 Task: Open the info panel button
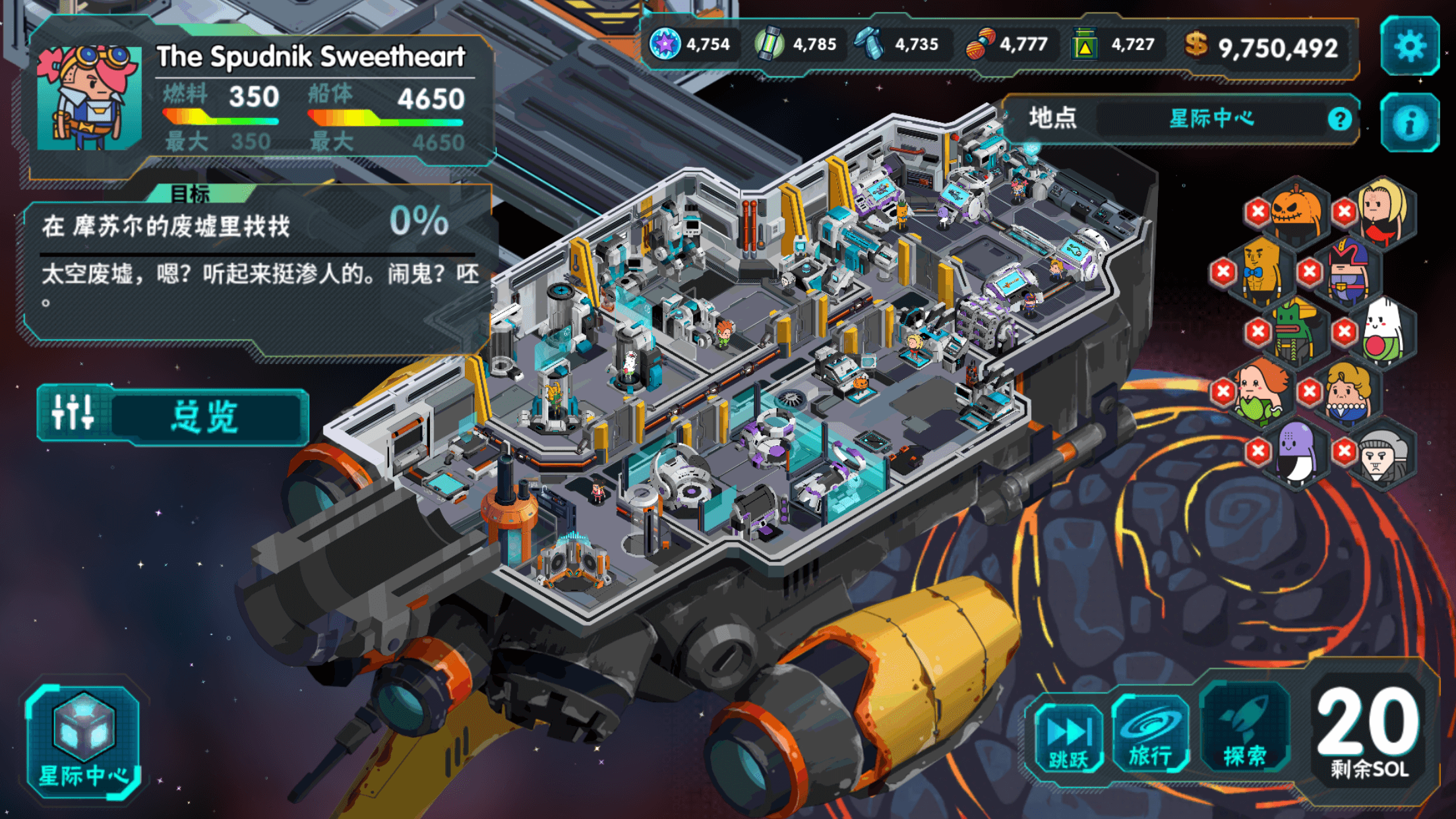(1410, 123)
